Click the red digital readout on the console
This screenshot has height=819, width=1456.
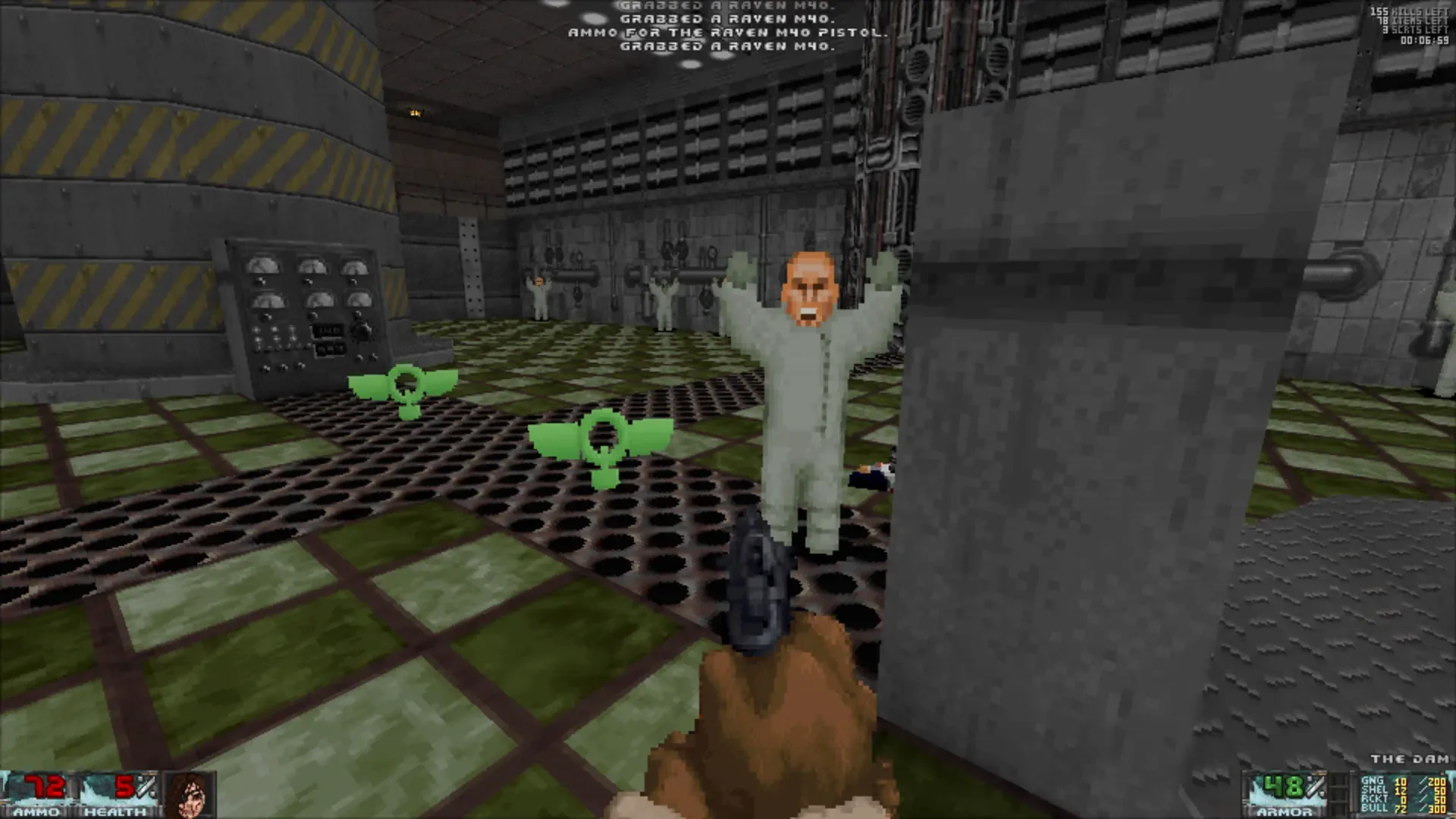tap(328, 331)
